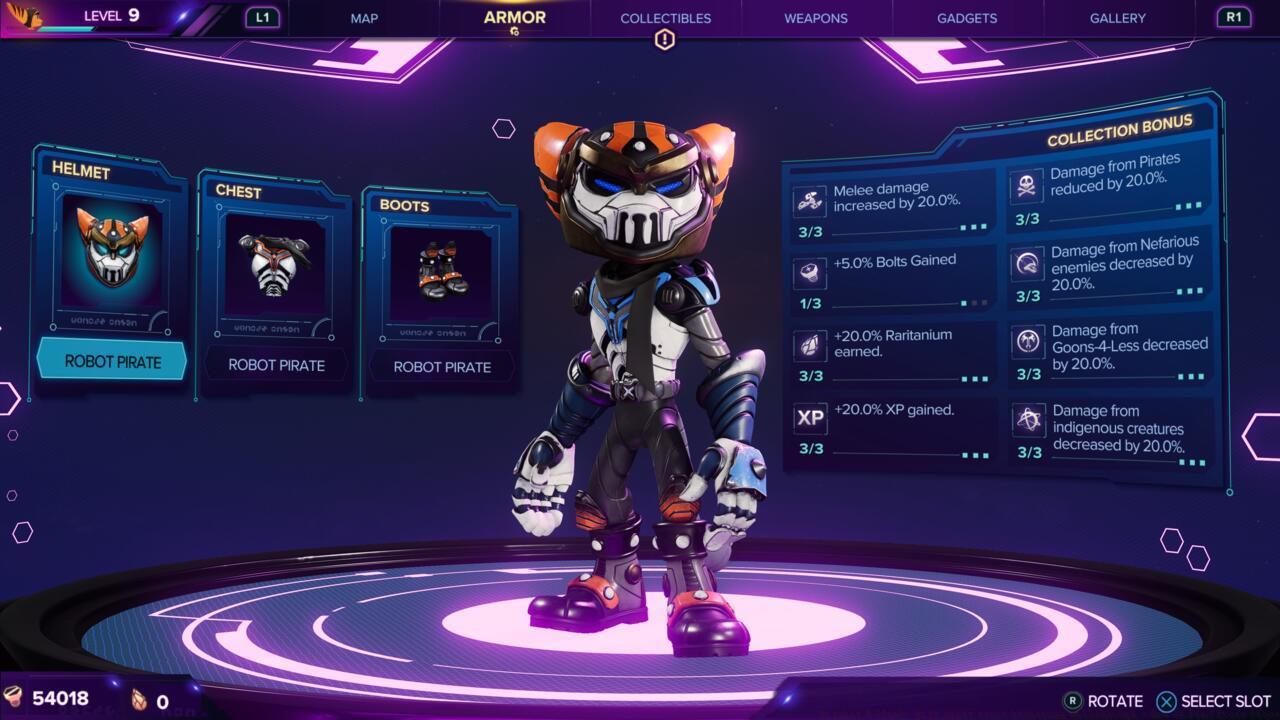Click the Pirates damage reduction bonus
Image resolution: width=1280 pixels, height=720 pixels.
click(x=1110, y=186)
